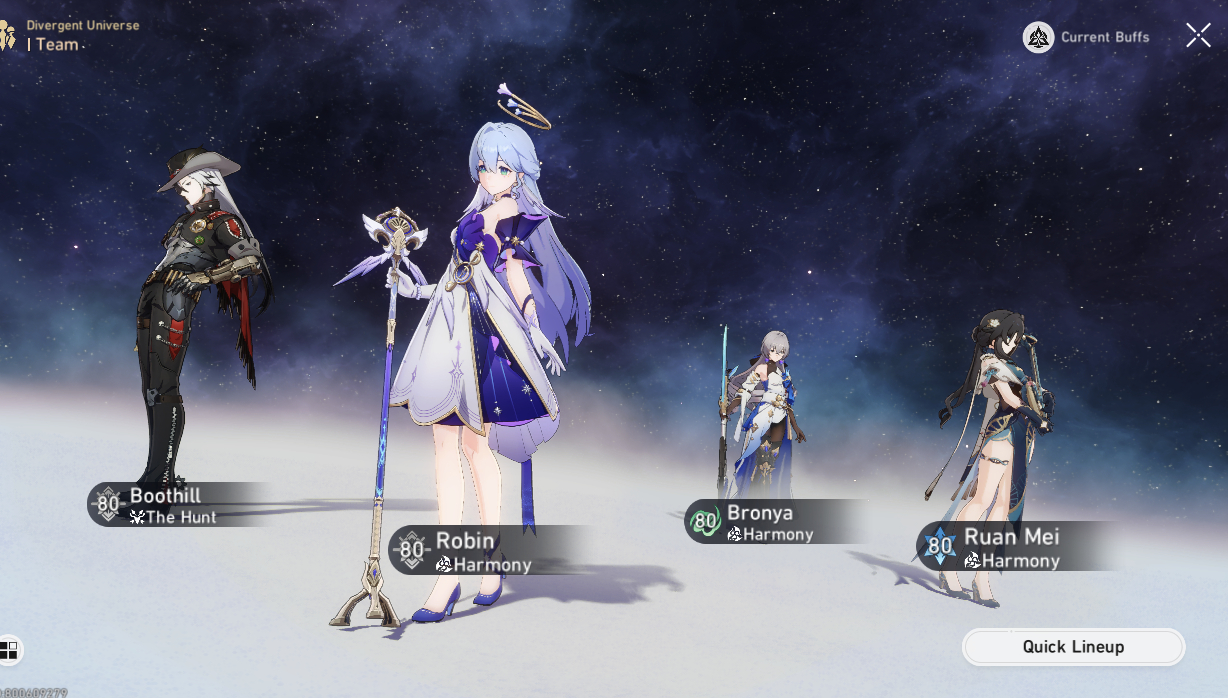Select Boothill's team slot label
Image resolution: width=1228 pixels, height=698 pixels.
[170, 505]
